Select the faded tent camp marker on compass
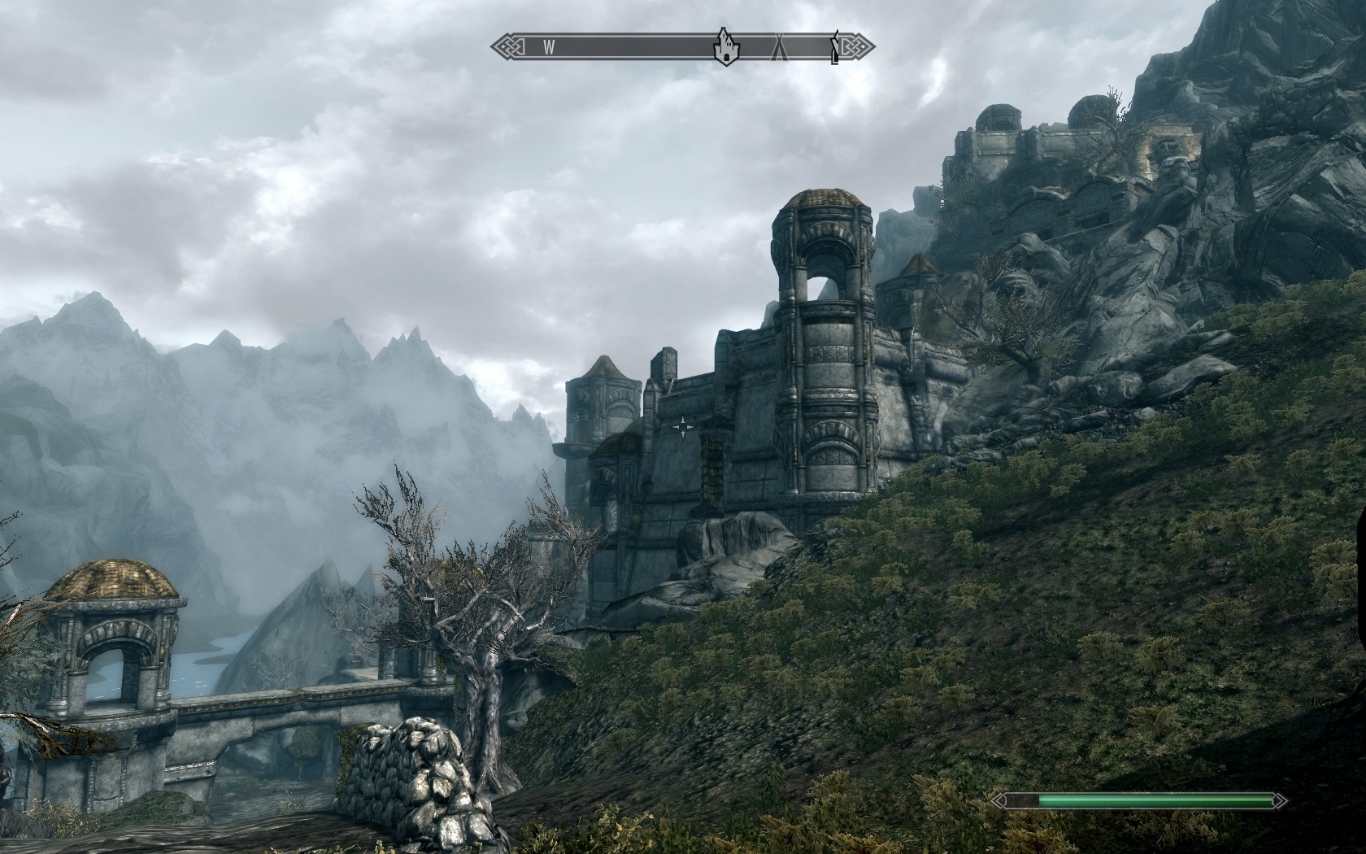1366x854 pixels. [x=779, y=47]
